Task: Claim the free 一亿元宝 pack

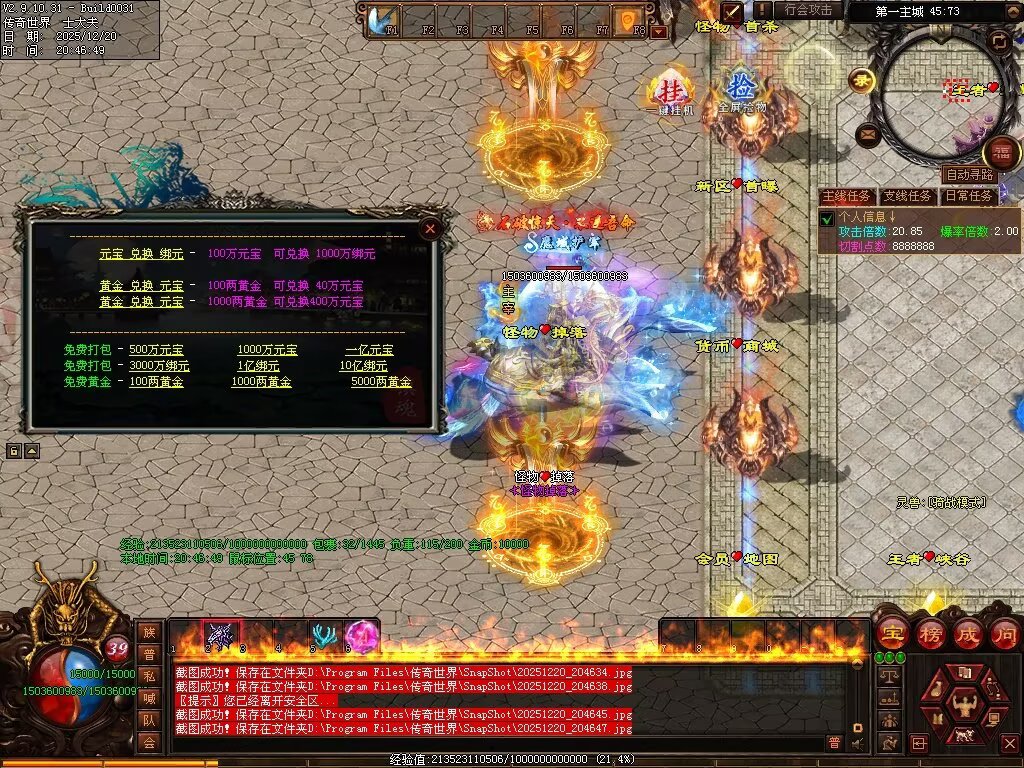Action: [369, 350]
